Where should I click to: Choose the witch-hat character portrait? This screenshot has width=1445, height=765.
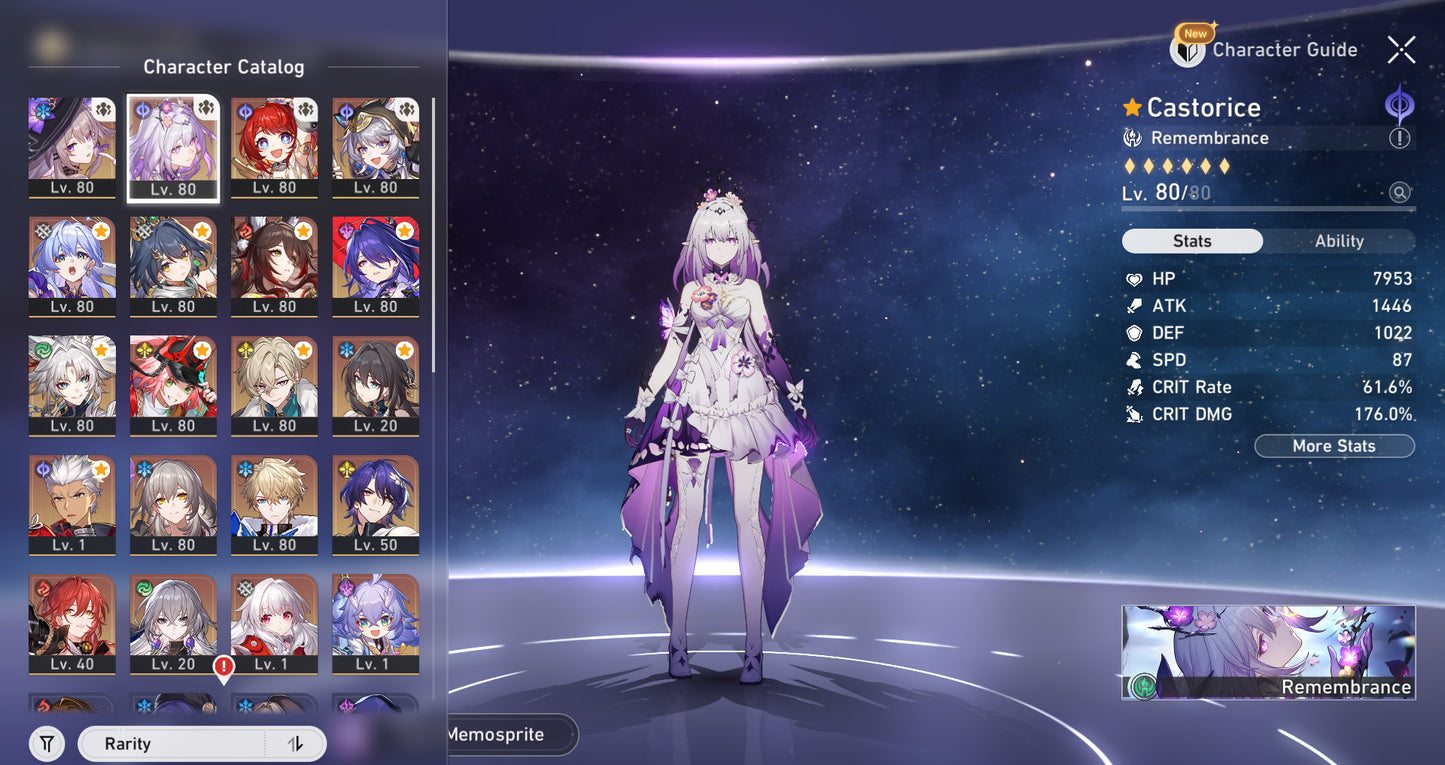pos(72,146)
